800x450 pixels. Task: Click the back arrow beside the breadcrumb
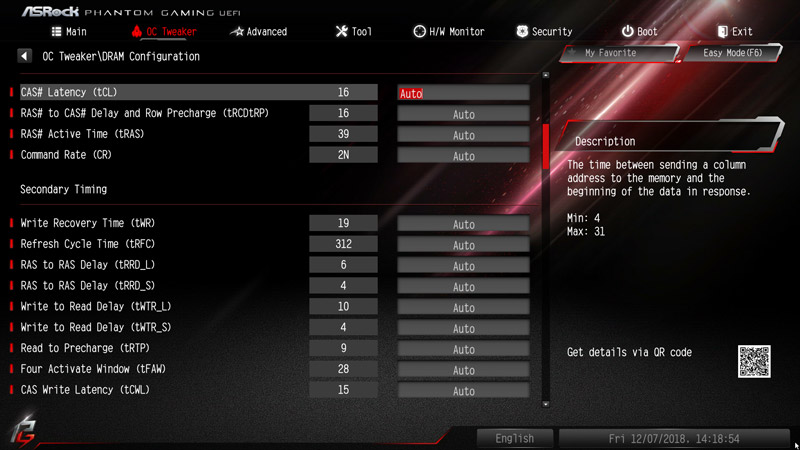24,57
